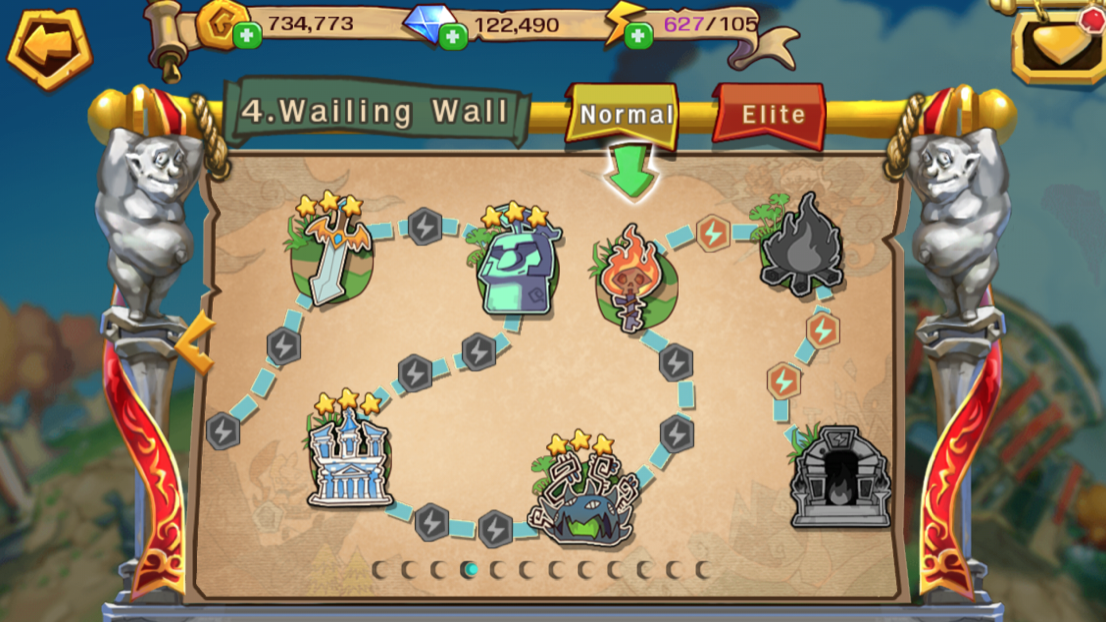Choose the locked black campfire stage
Image resolution: width=1106 pixels, height=622 pixels.
(x=801, y=248)
